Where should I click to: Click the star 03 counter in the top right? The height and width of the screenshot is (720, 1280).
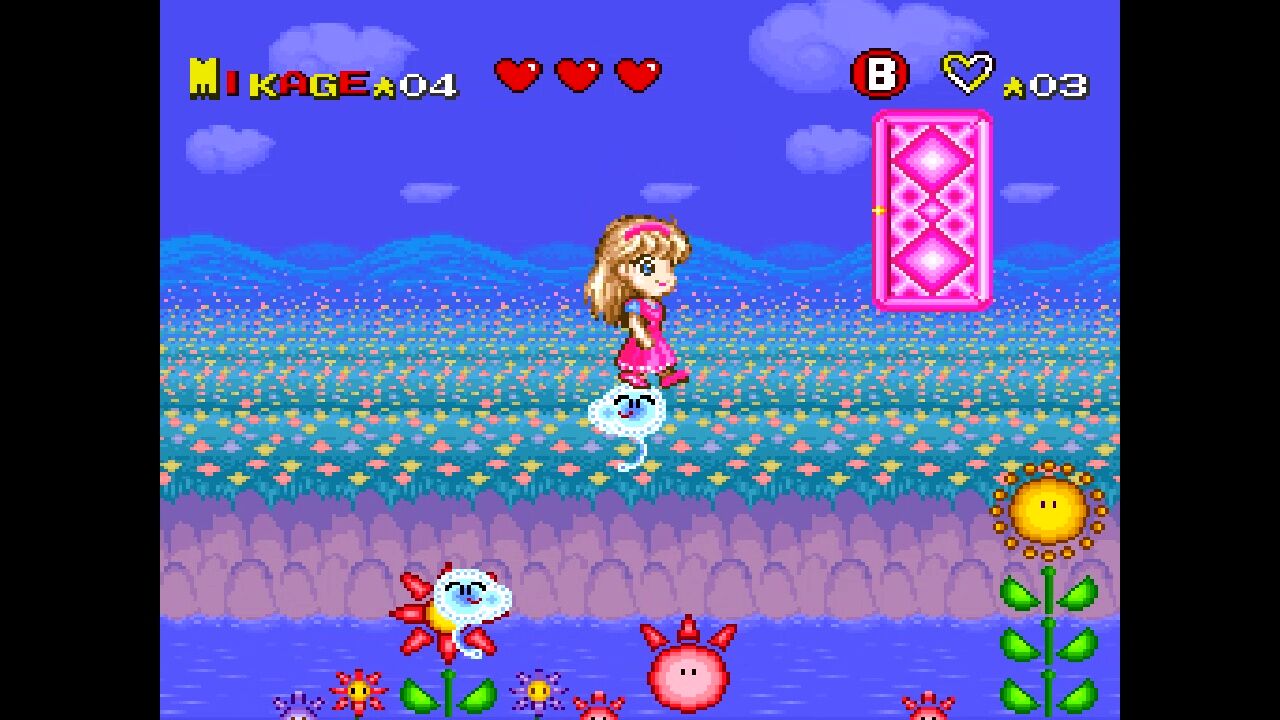pos(1047,85)
